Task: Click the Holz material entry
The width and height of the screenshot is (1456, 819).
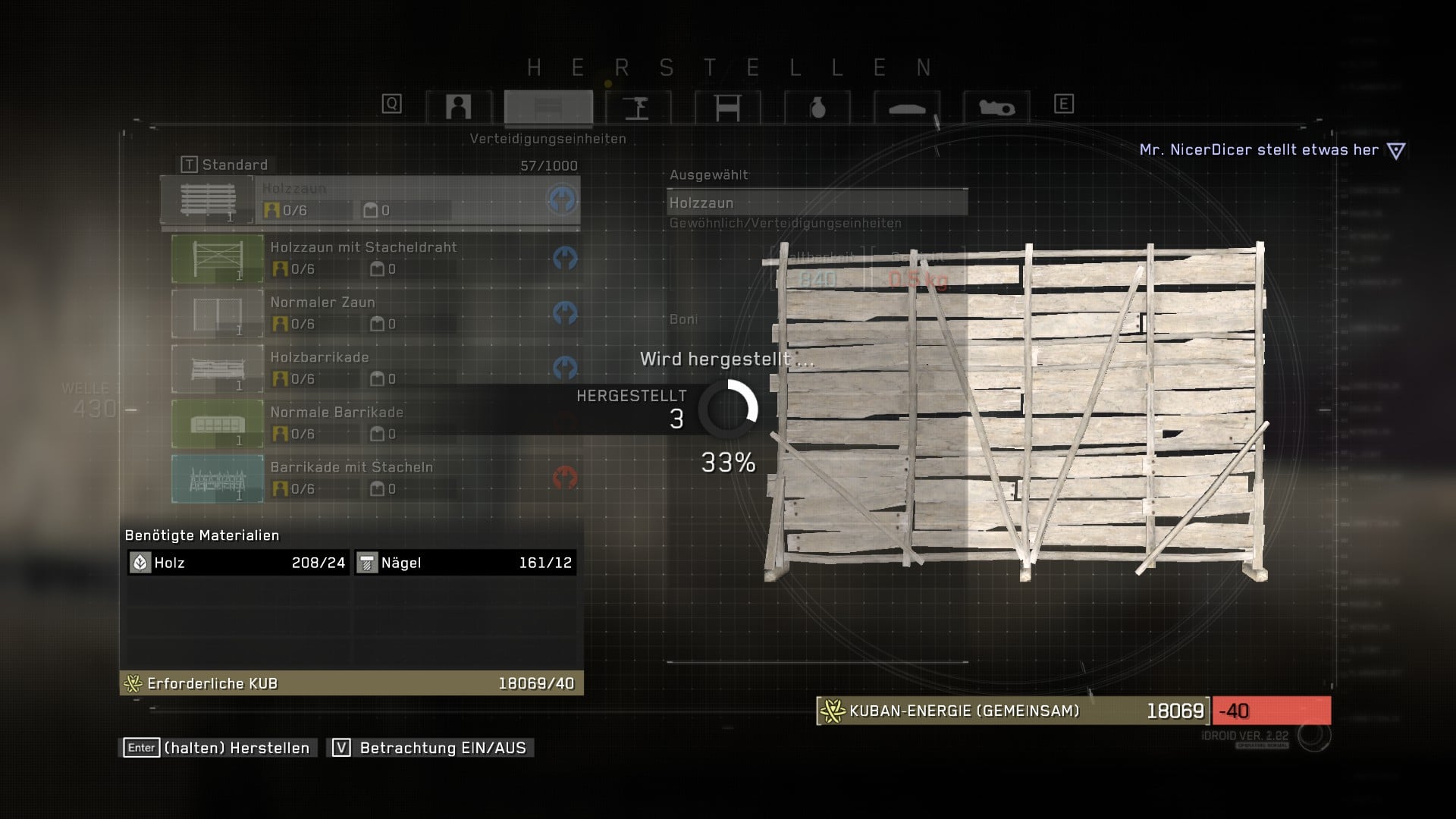Action: (237, 563)
